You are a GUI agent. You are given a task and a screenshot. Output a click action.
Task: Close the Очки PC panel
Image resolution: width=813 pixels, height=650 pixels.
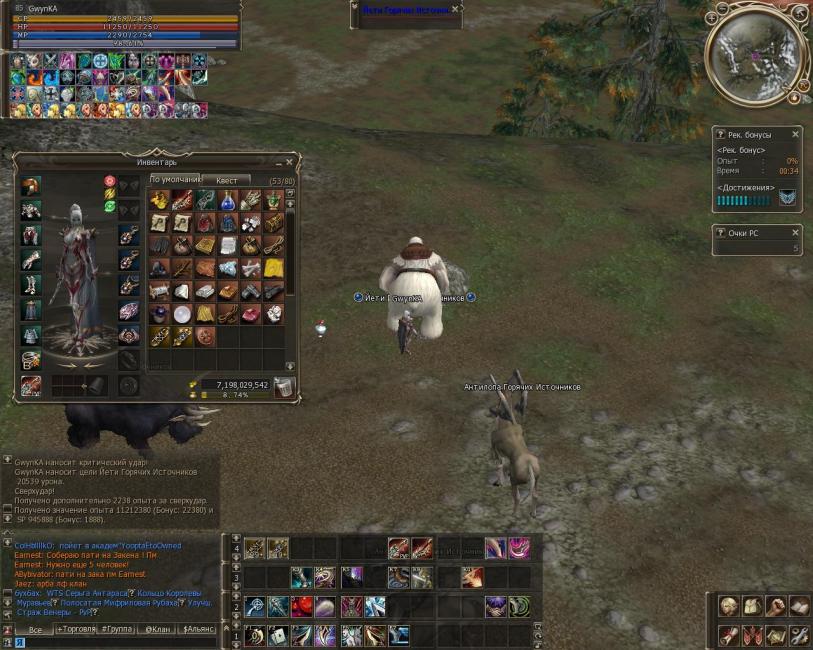pos(796,233)
